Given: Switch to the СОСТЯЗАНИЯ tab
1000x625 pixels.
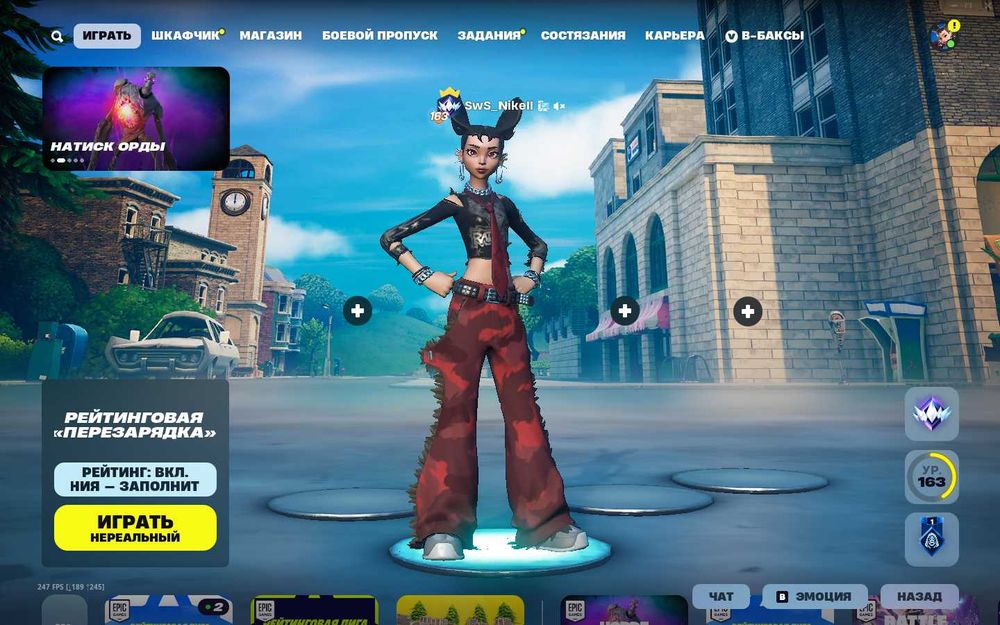Looking at the screenshot, I should pyautogui.click(x=583, y=35).
